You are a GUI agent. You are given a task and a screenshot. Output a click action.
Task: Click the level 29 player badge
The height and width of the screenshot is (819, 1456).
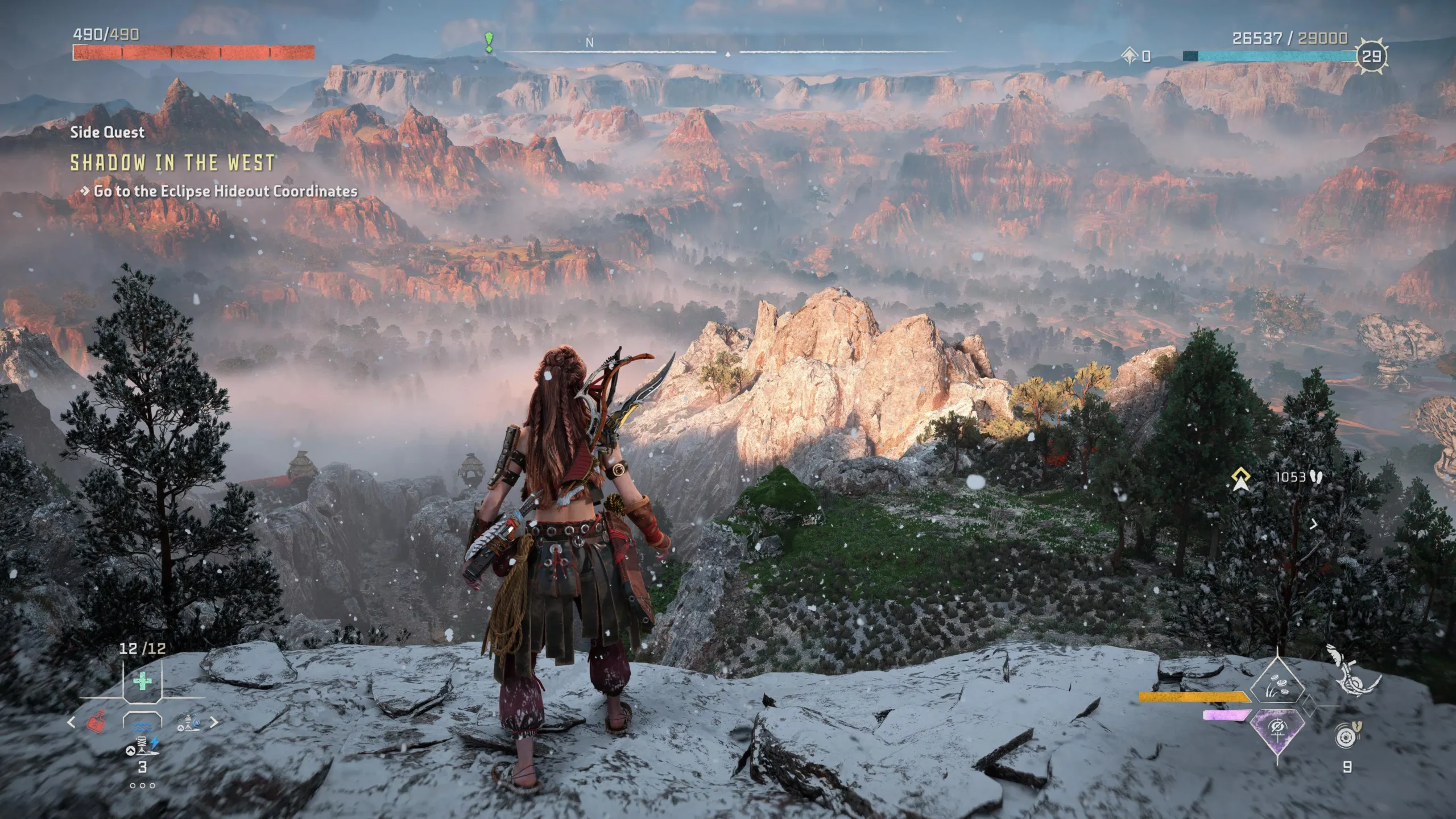point(1372,56)
